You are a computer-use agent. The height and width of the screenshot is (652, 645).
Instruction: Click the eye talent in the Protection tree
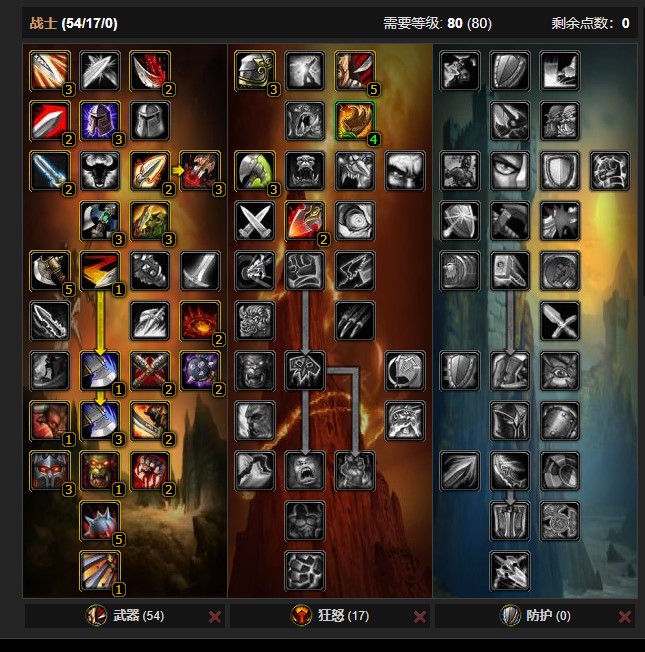pyautogui.click(x=510, y=170)
